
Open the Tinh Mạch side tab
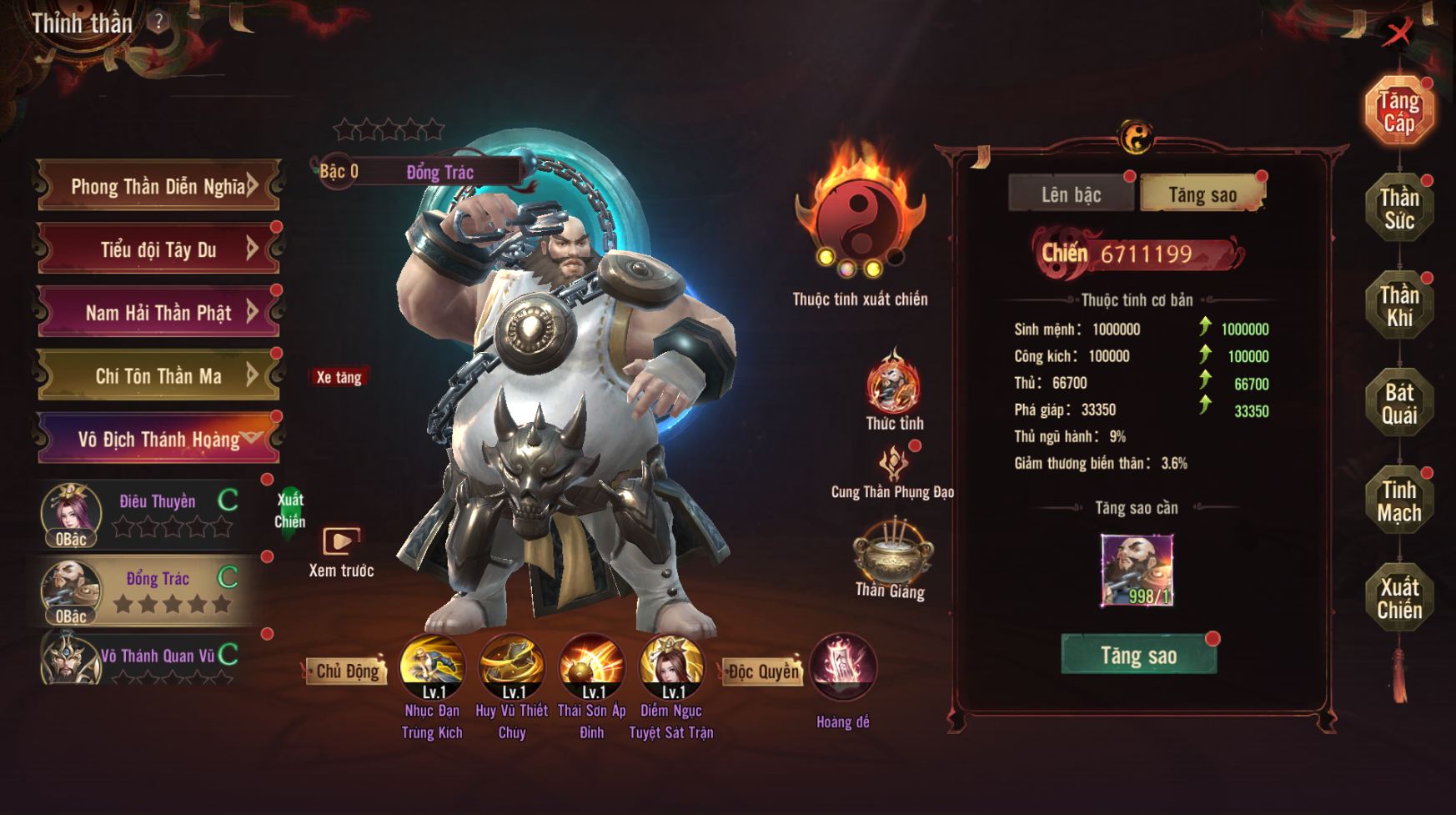[x=1398, y=501]
